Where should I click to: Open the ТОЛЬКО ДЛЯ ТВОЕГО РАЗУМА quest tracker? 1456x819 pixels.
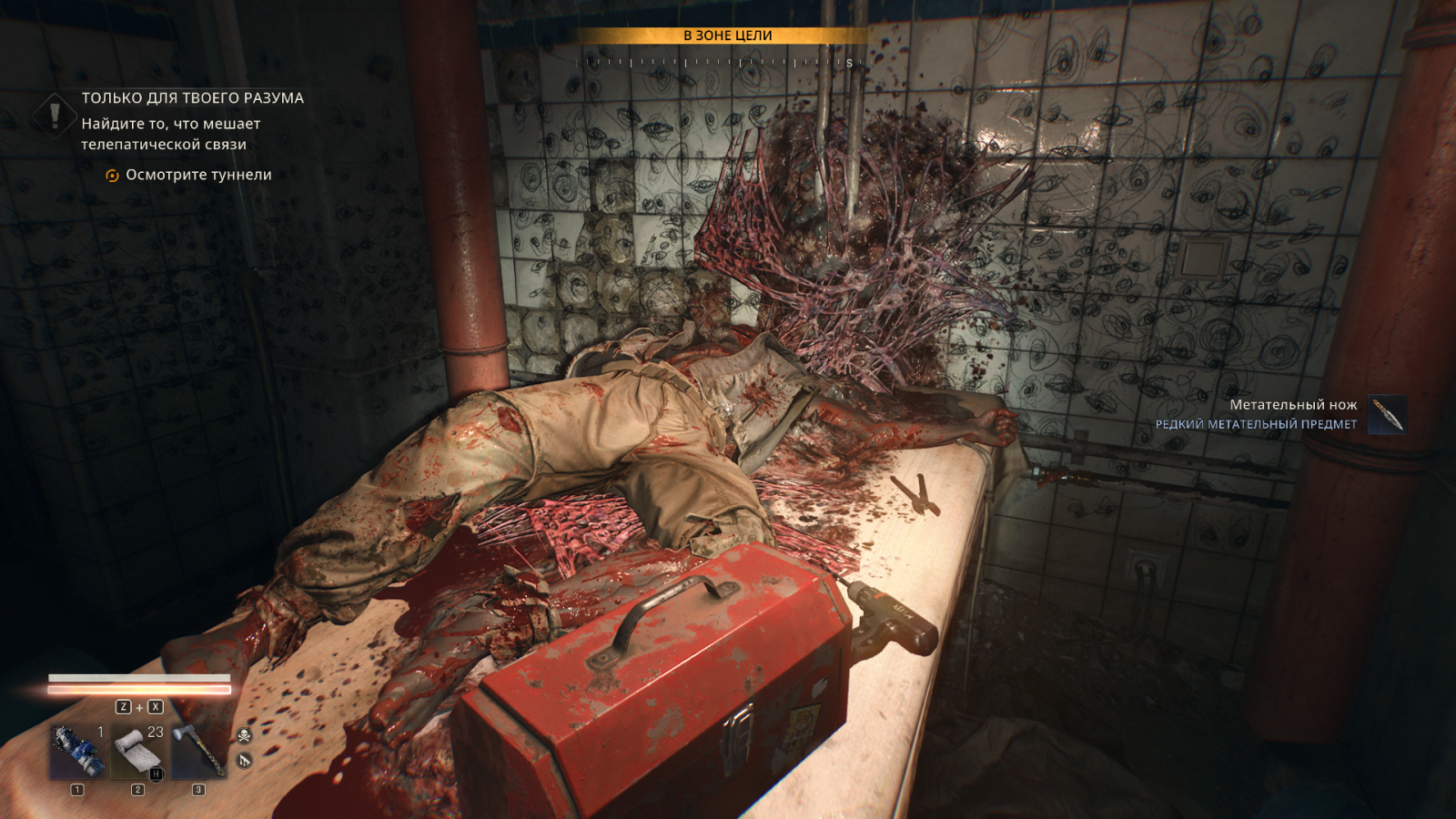tap(192, 98)
